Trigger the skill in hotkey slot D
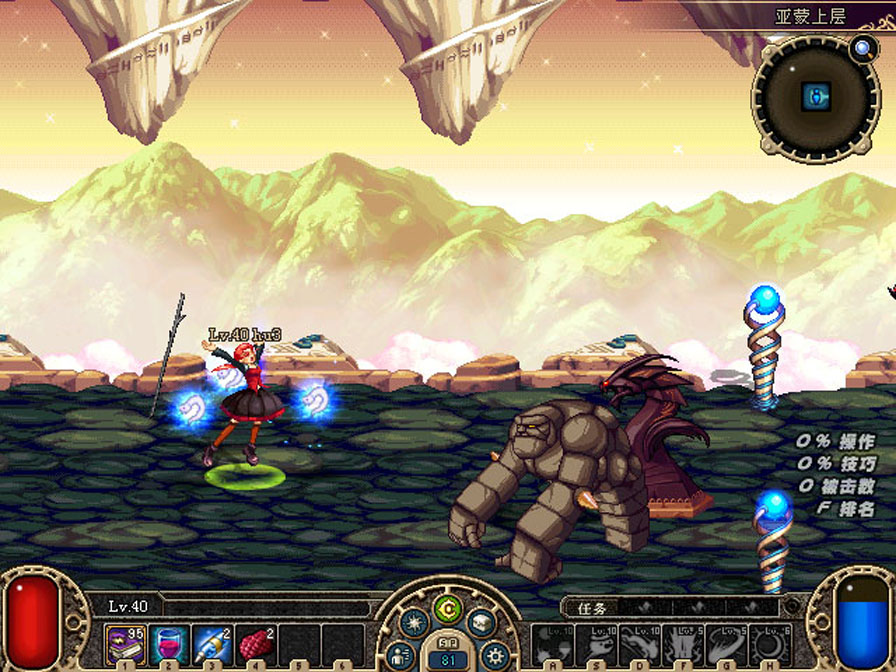The image size is (896, 672). 639,644
